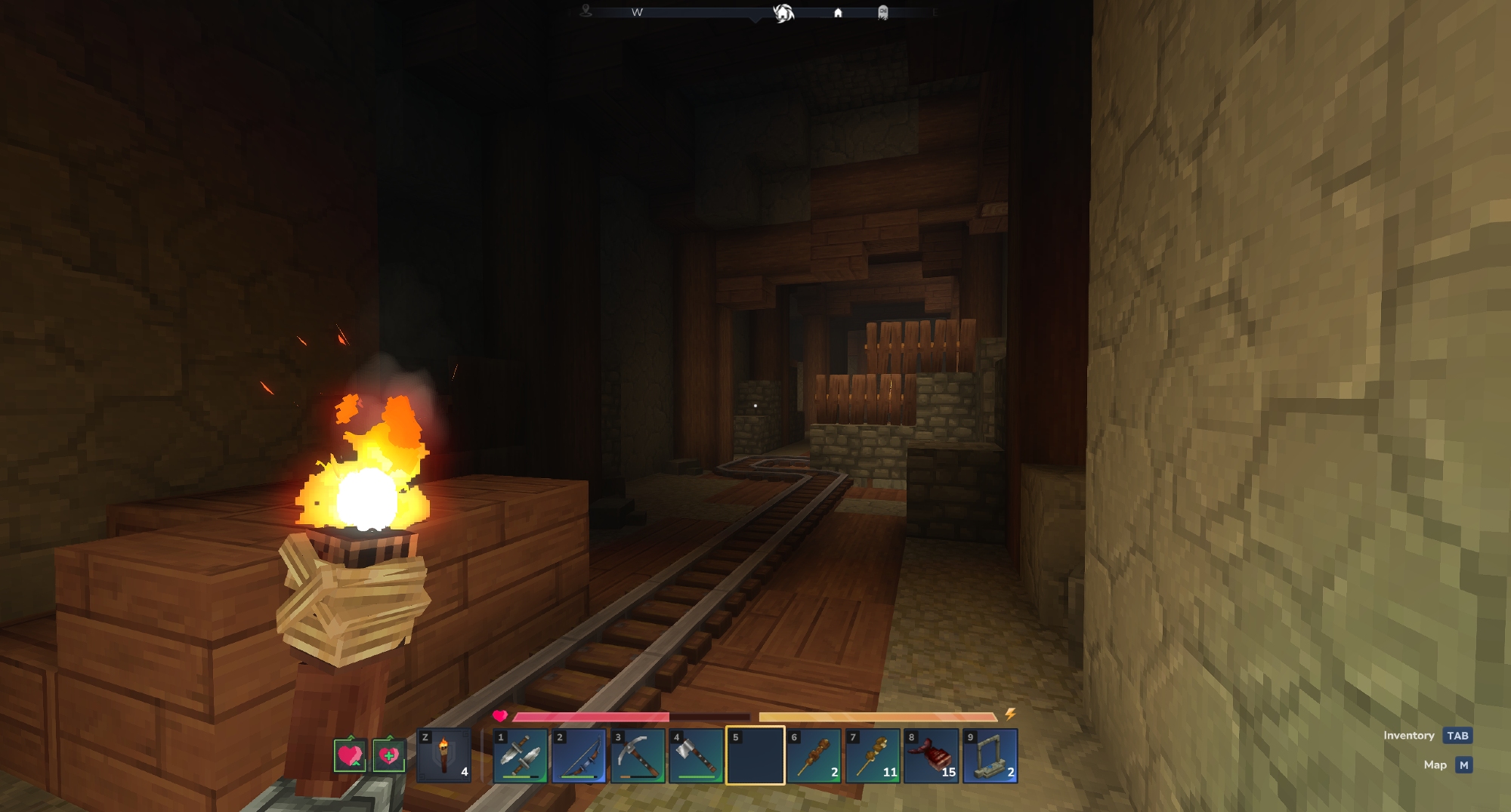Choose the pickaxe in slot 3

point(638,756)
